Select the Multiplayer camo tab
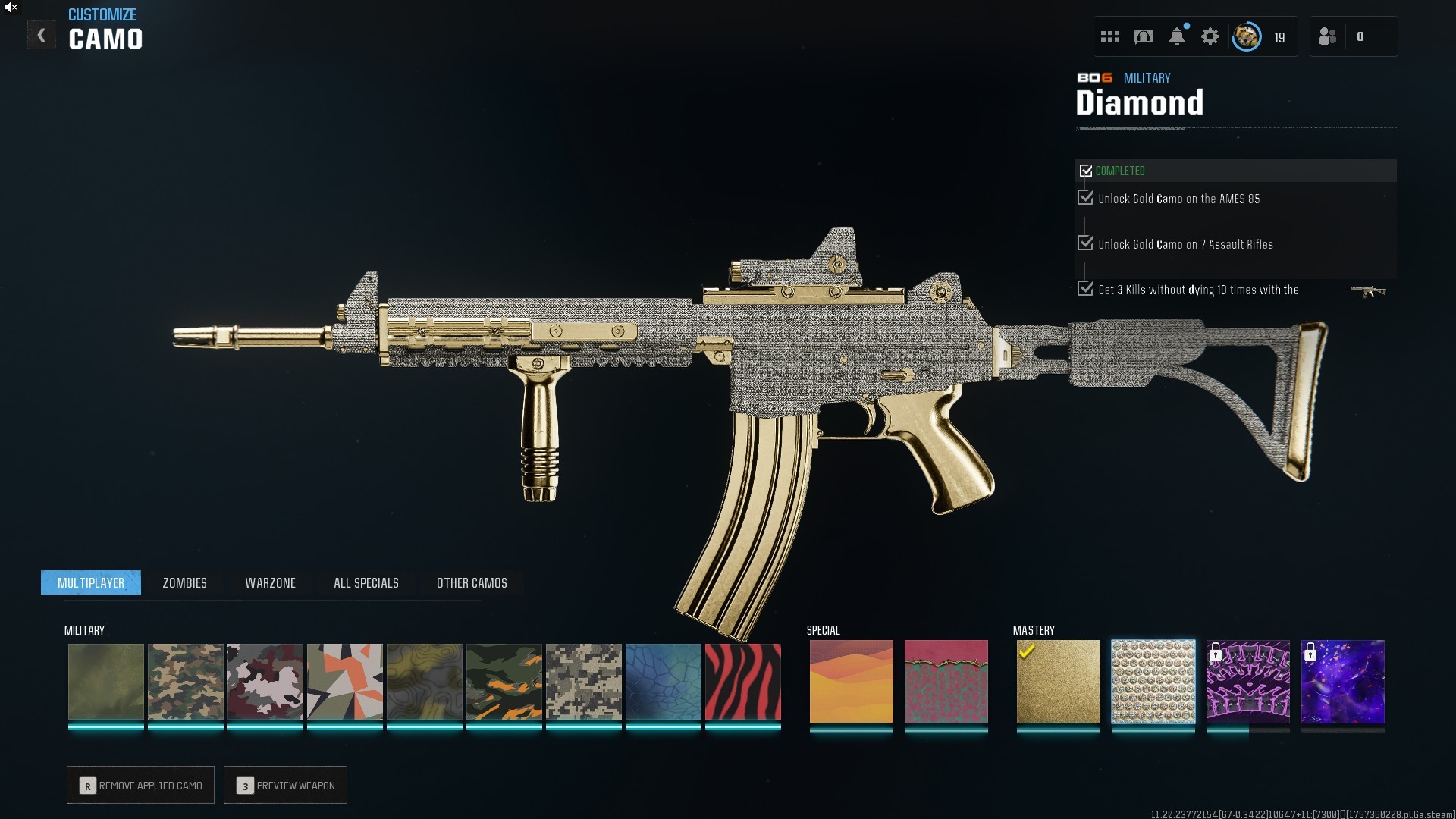Viewport: 1456px width, 819px height. point(91,582)
